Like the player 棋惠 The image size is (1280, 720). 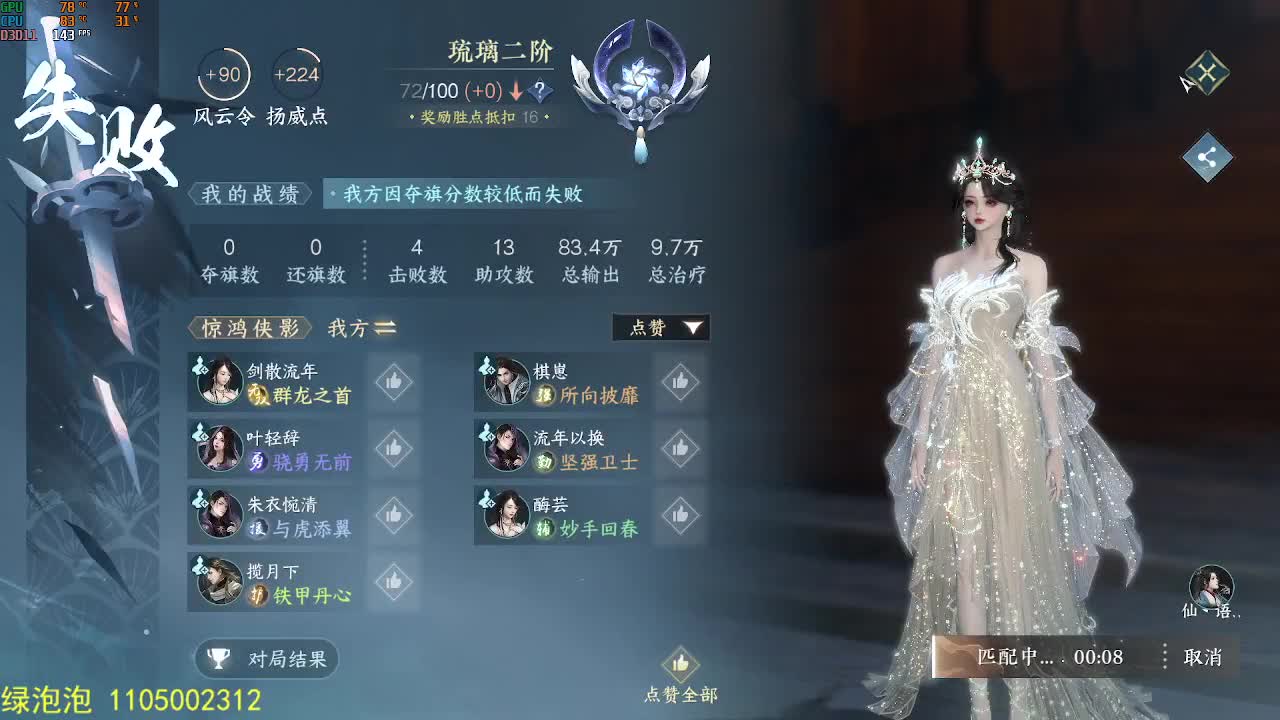[x=680, y=380]
